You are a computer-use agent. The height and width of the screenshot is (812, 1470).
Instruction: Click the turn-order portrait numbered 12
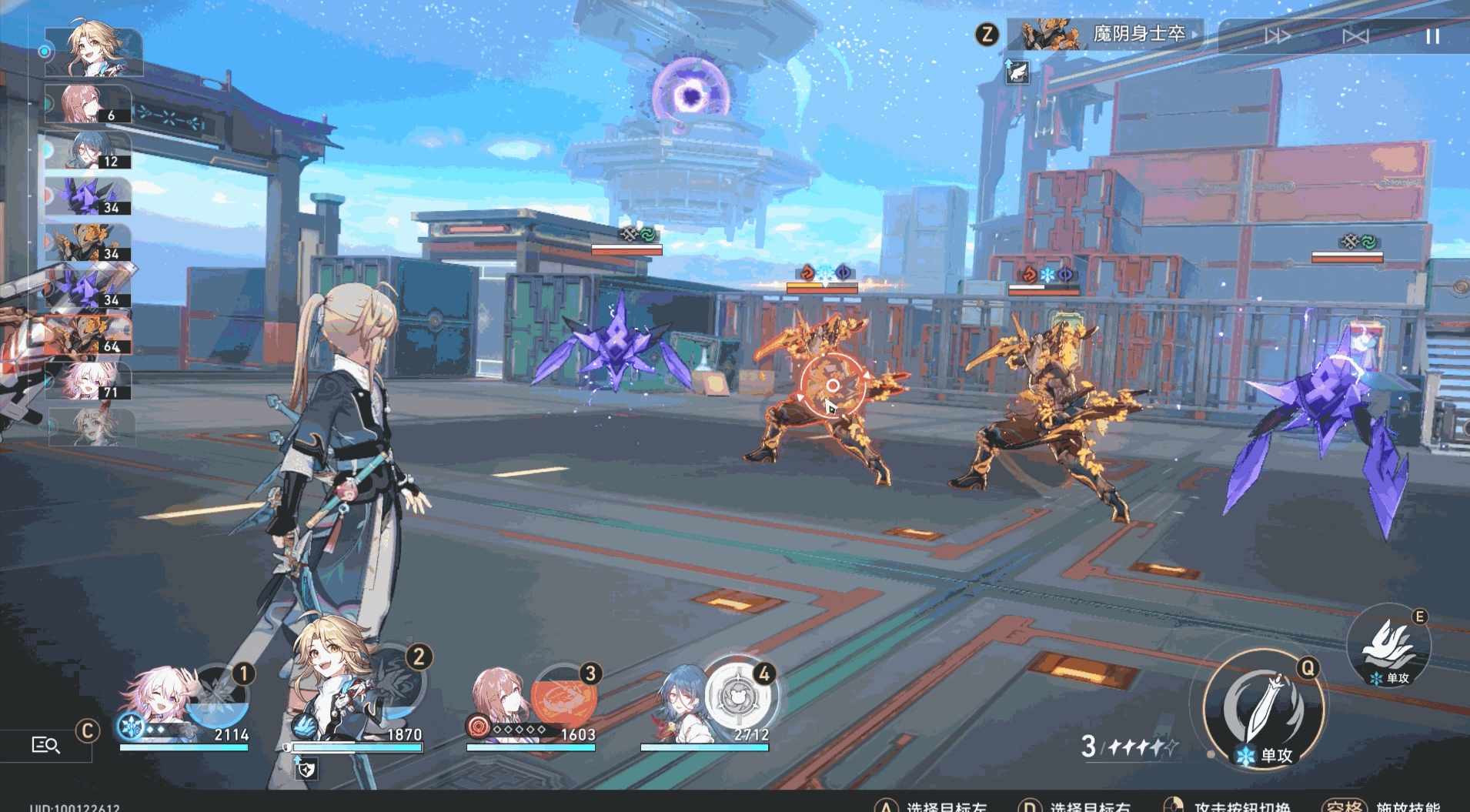(x=88, y=151)
